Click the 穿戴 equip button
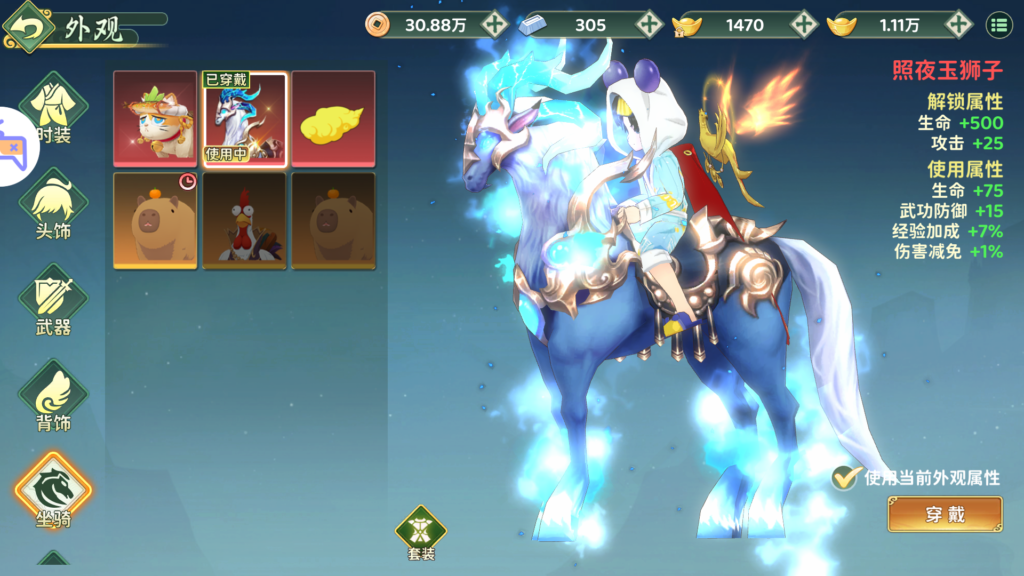The image size is (1024, 576). point(944,515)
